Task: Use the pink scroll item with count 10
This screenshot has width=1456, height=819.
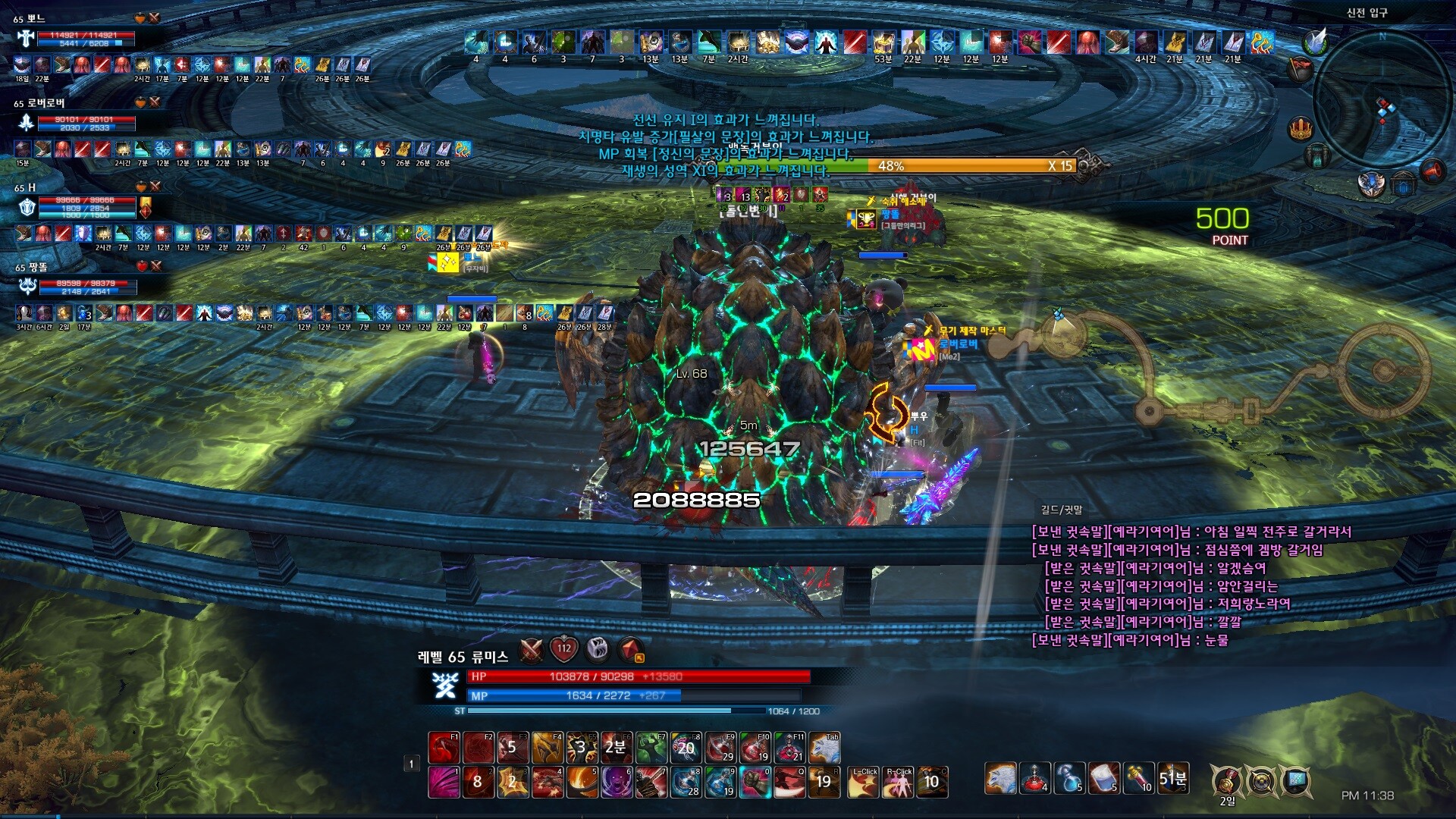Action: [1137, 778]
